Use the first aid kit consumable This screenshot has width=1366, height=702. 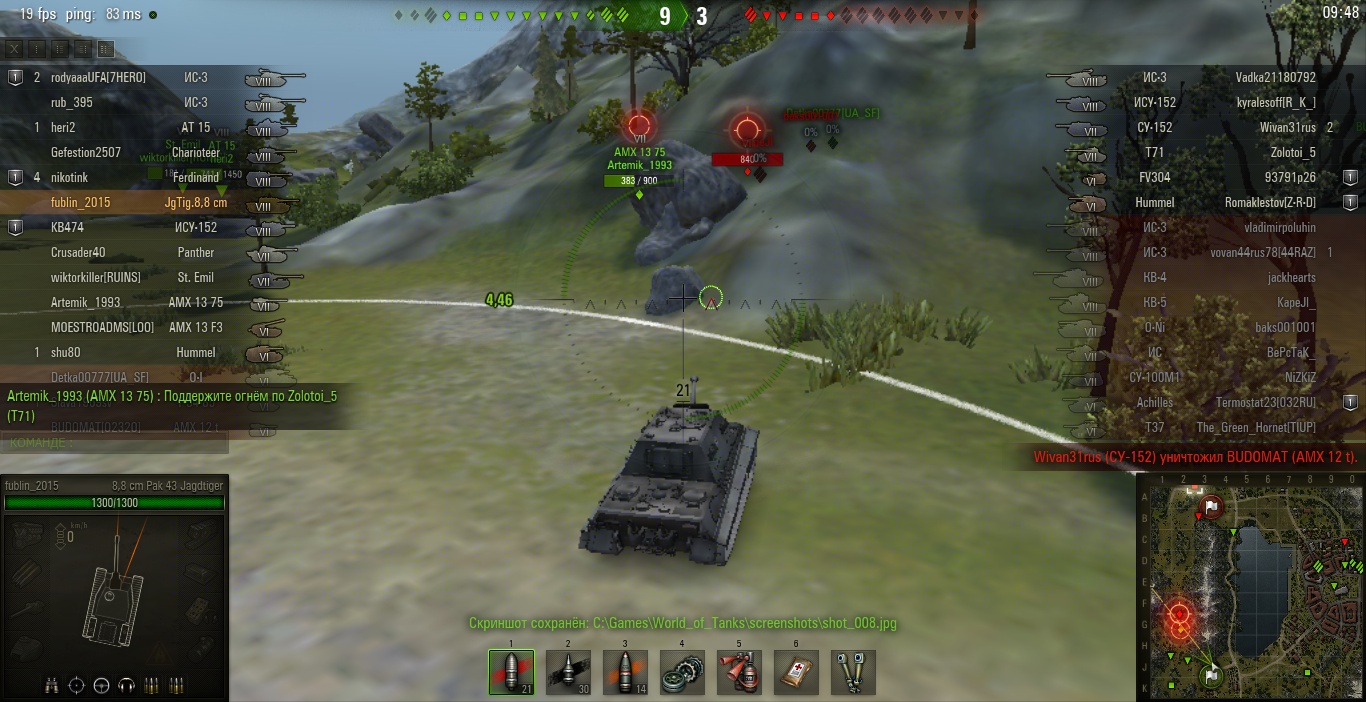(796, 672)
